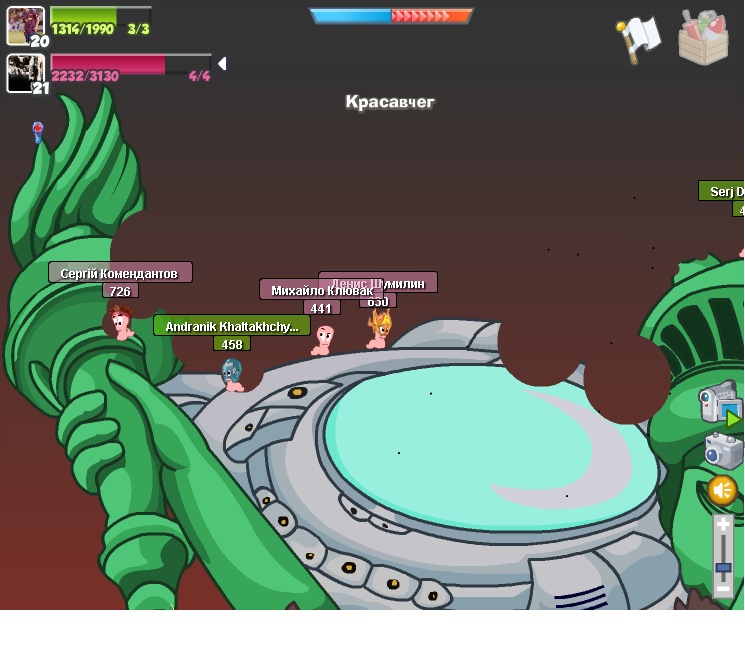Click the white arrow beside the pink team bar
Image resolution: width=745 pixels, height=650 pixels.
pyautogui.click(x=222, y=64)
